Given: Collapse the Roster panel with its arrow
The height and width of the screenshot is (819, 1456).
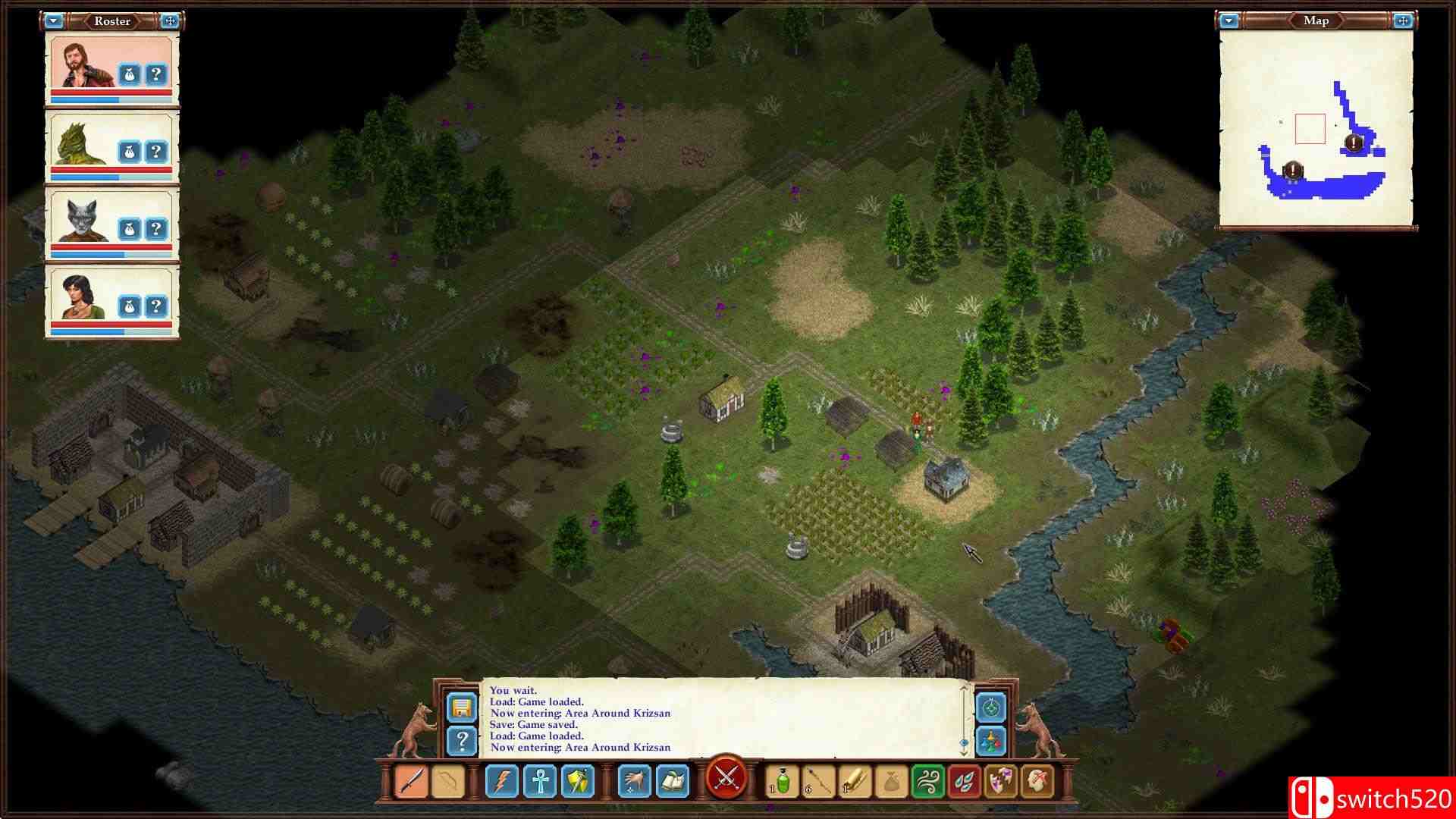Looking at the screenshot, I should coord(52,21).
